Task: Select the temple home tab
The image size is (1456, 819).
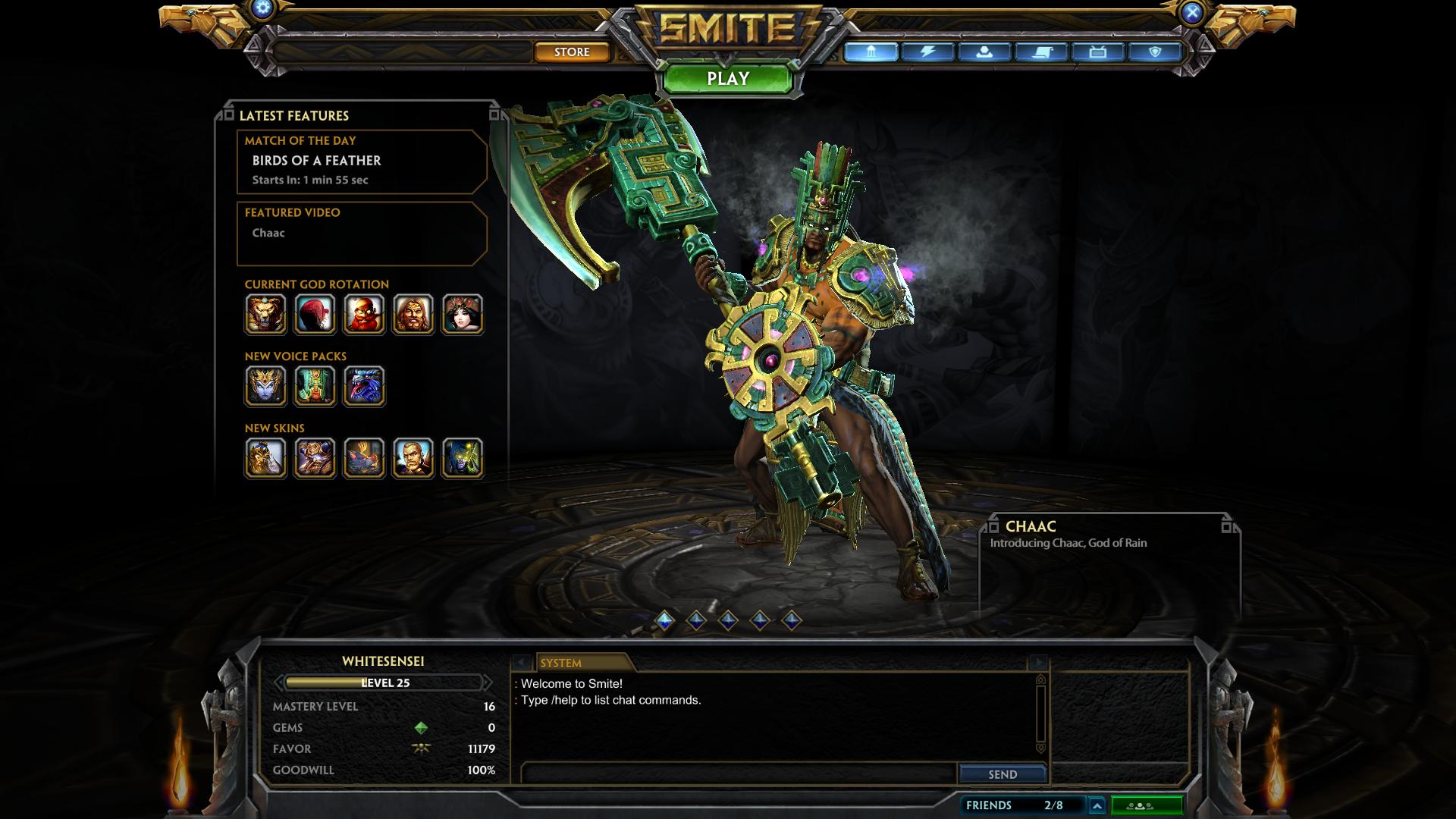Action: point(871,52)
